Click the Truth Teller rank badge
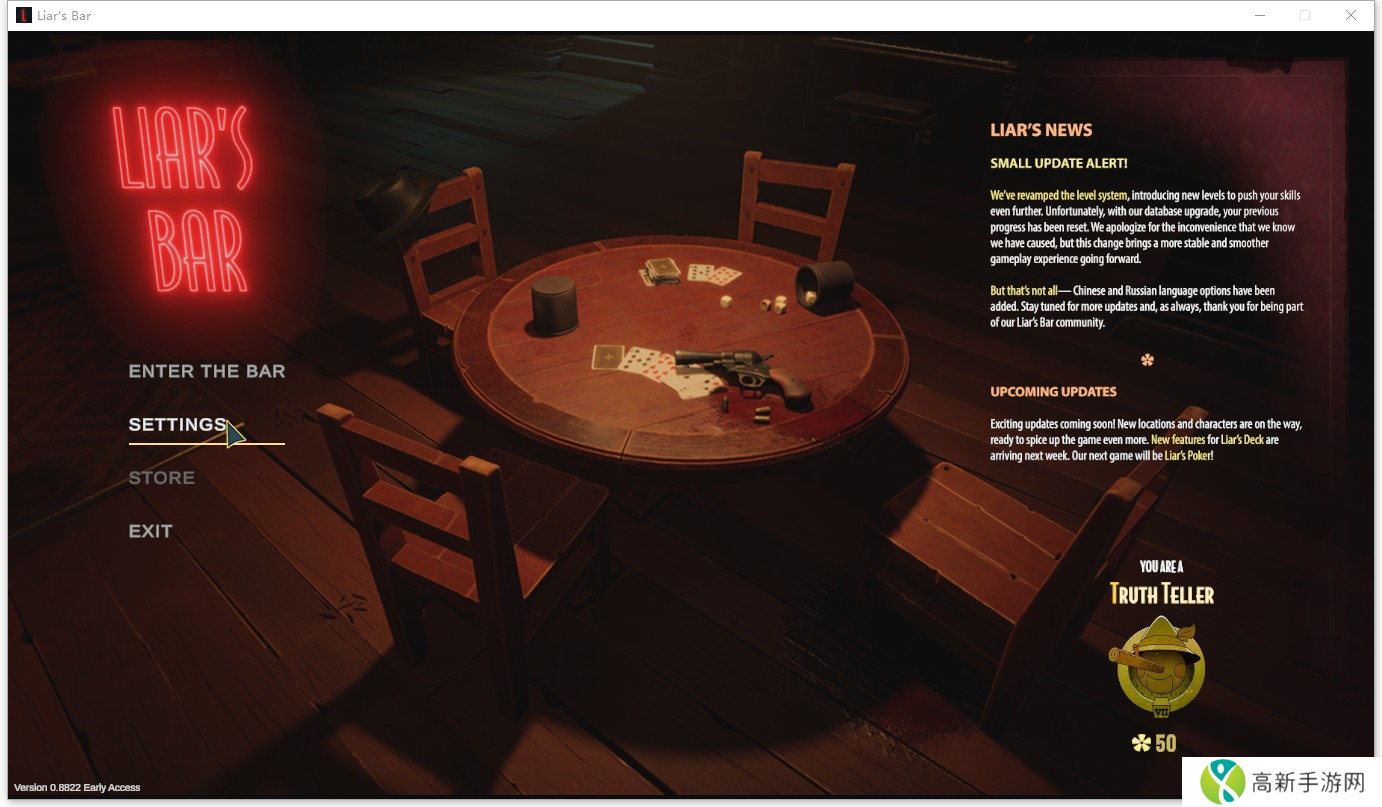 1159,667
